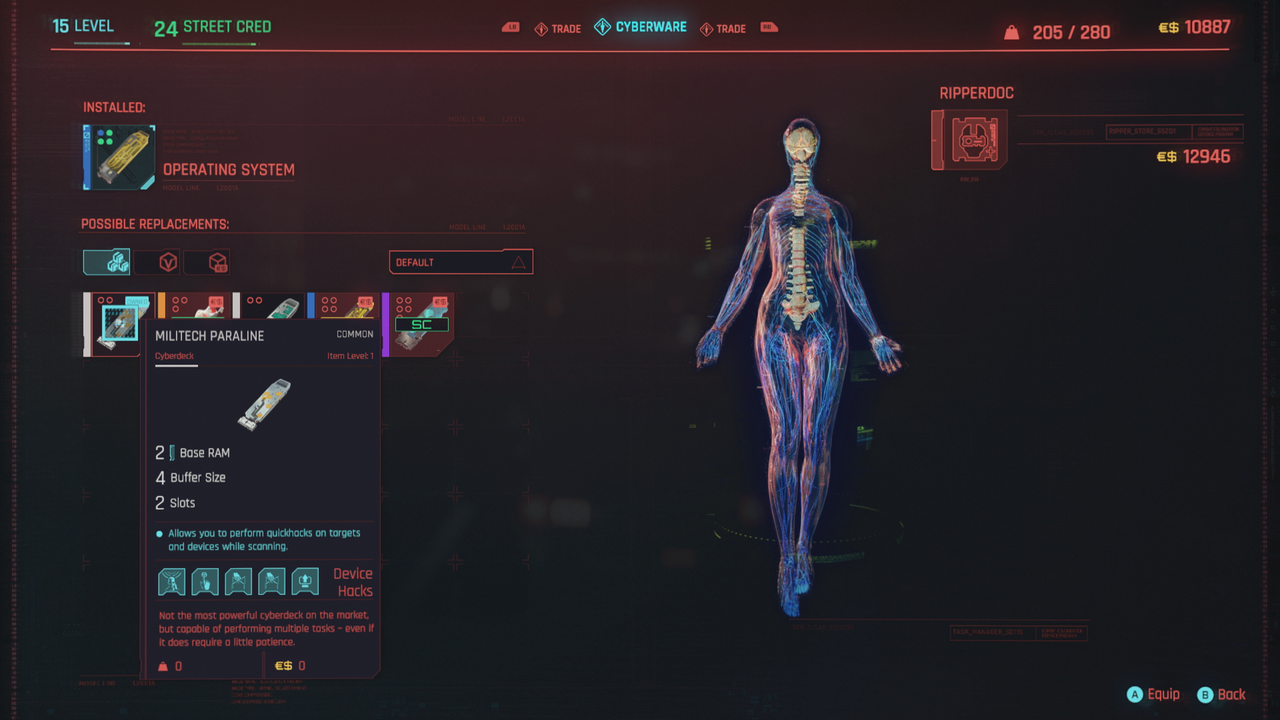Click the installed Operating System cyberware thumbnail
1280x720 pixels.
[x=118, y=156]
